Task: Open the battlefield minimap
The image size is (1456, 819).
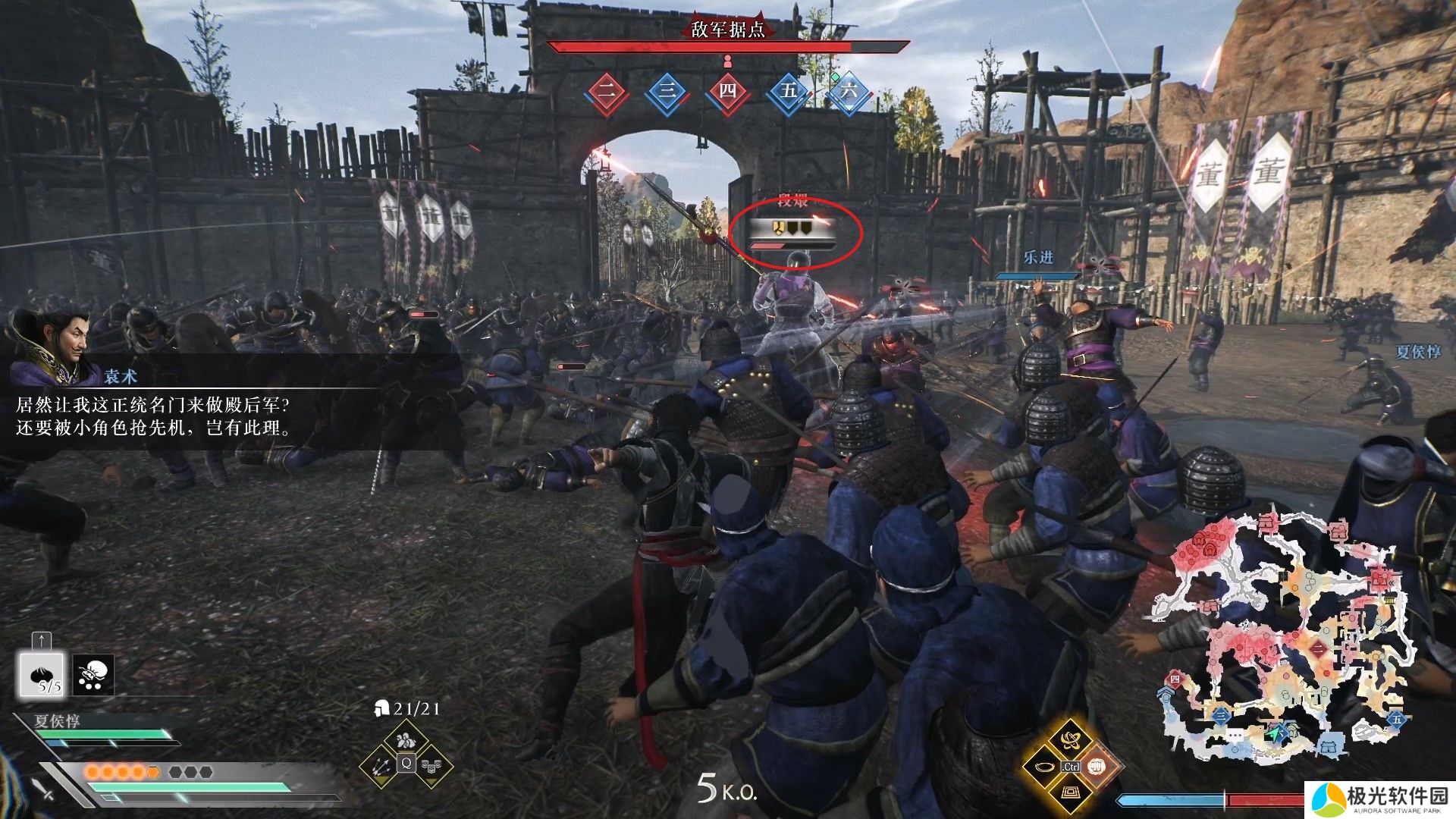Action: tap(1282, 637)
